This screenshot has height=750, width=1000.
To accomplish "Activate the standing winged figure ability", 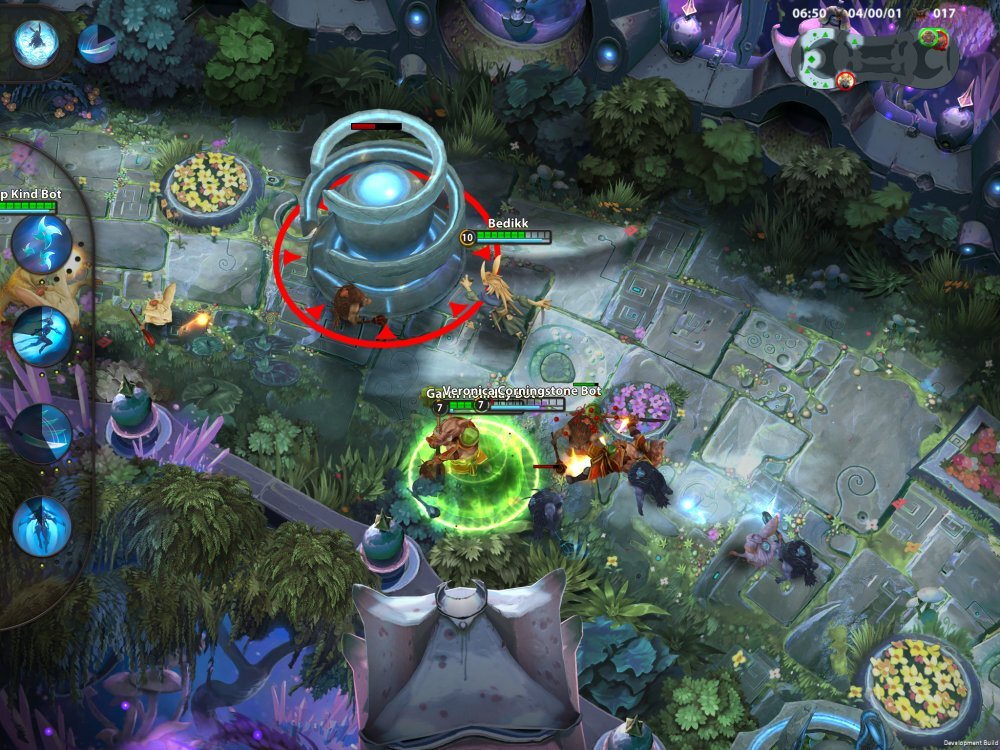I will [x=42, y=523].
